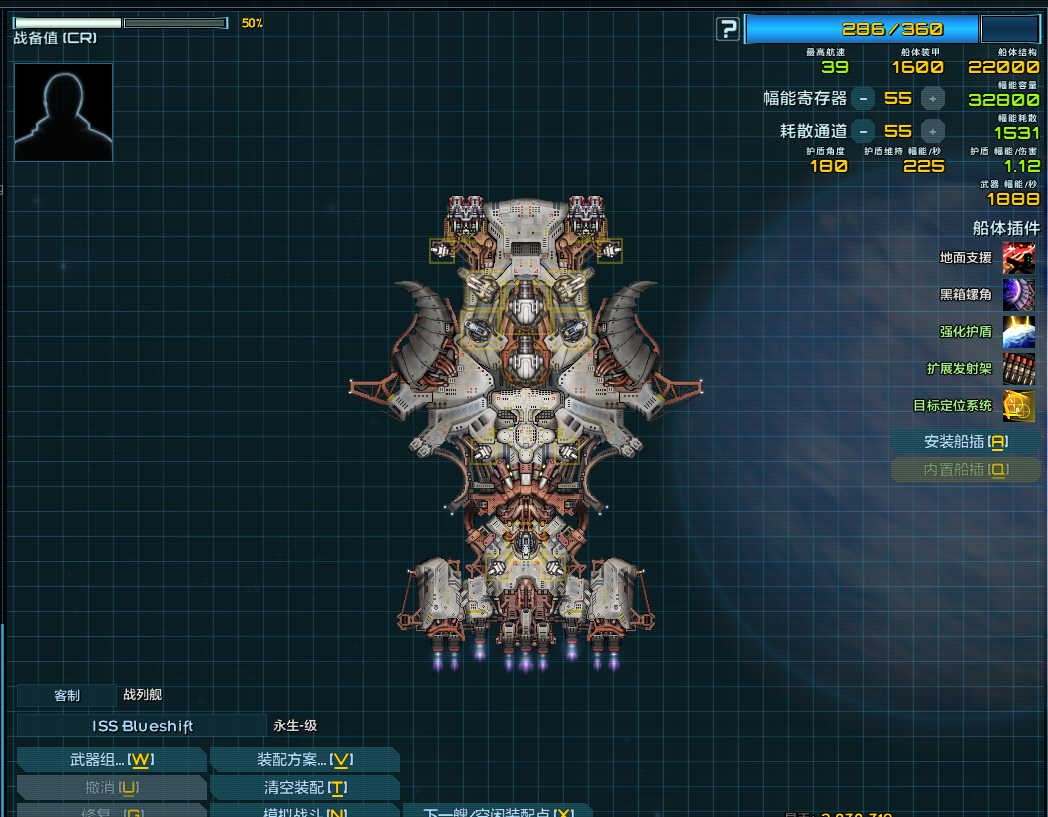1048x817 pixels.
Task: Open the question mark help button
Action: point(728,29)
